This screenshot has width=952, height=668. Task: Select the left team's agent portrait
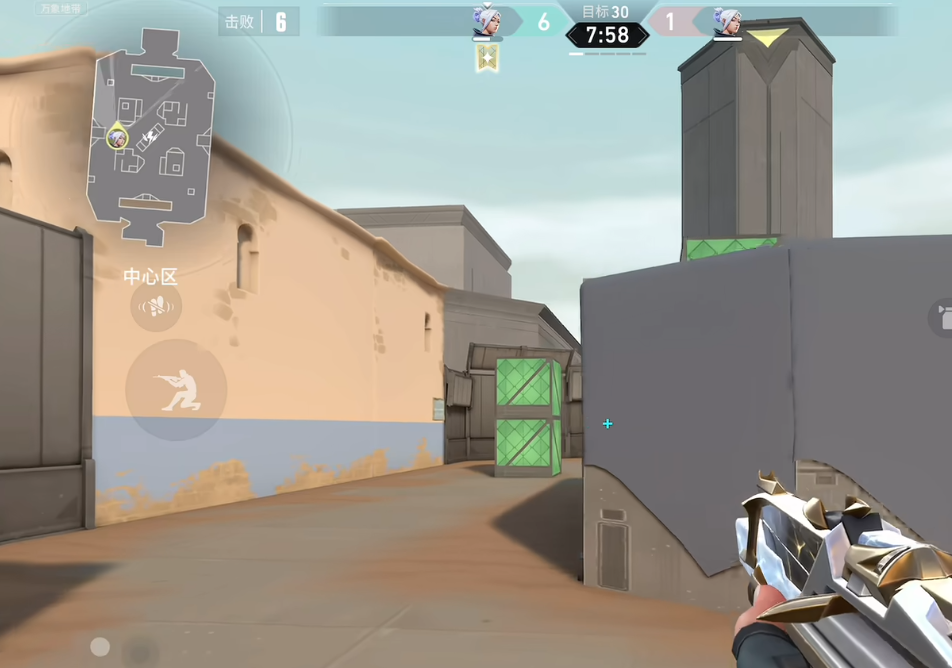coord(486,21)
